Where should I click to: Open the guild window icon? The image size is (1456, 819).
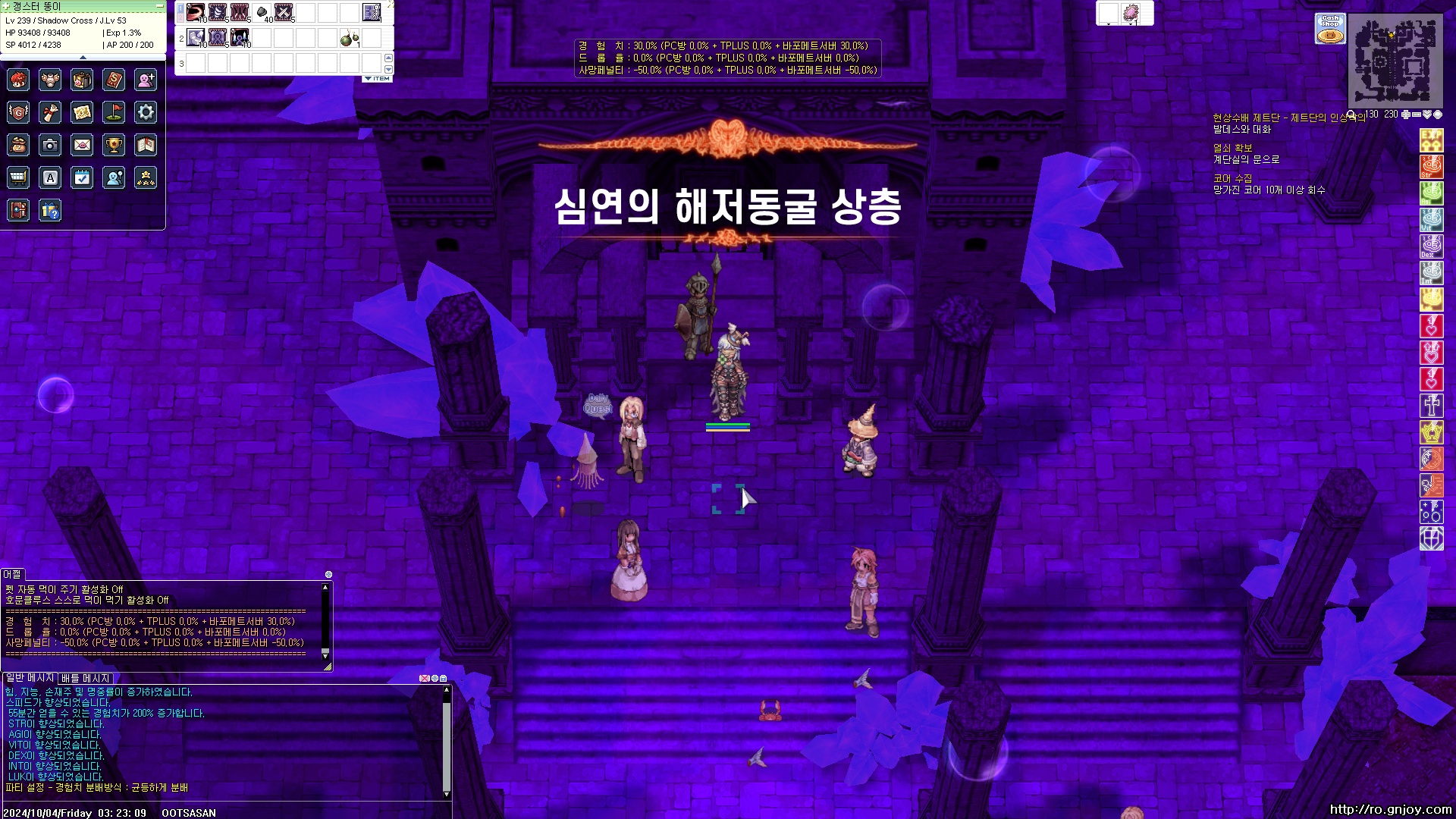point(18,112)
